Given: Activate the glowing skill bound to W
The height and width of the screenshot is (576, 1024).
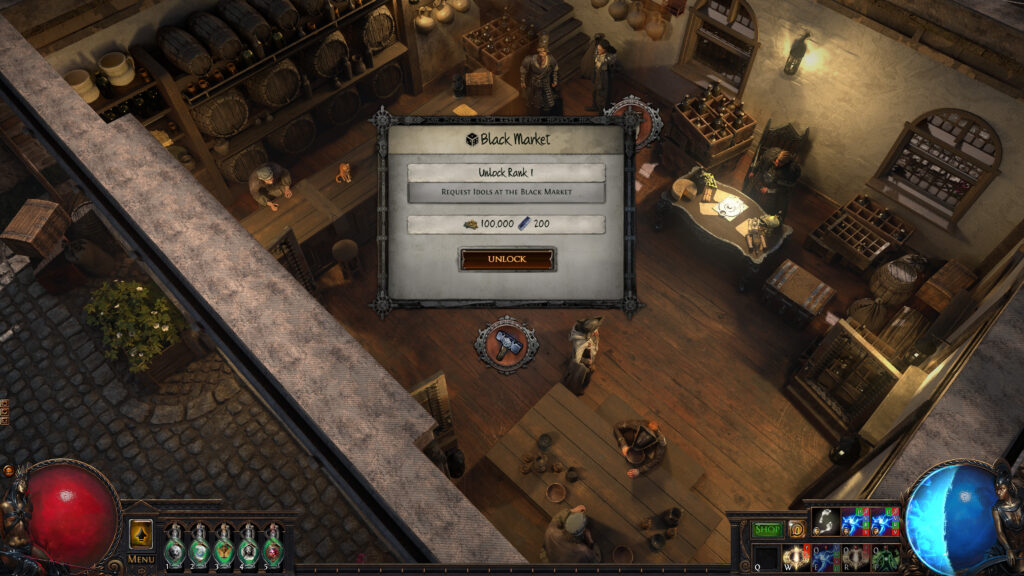Looking at the screenshot, I should coord(796,558).
